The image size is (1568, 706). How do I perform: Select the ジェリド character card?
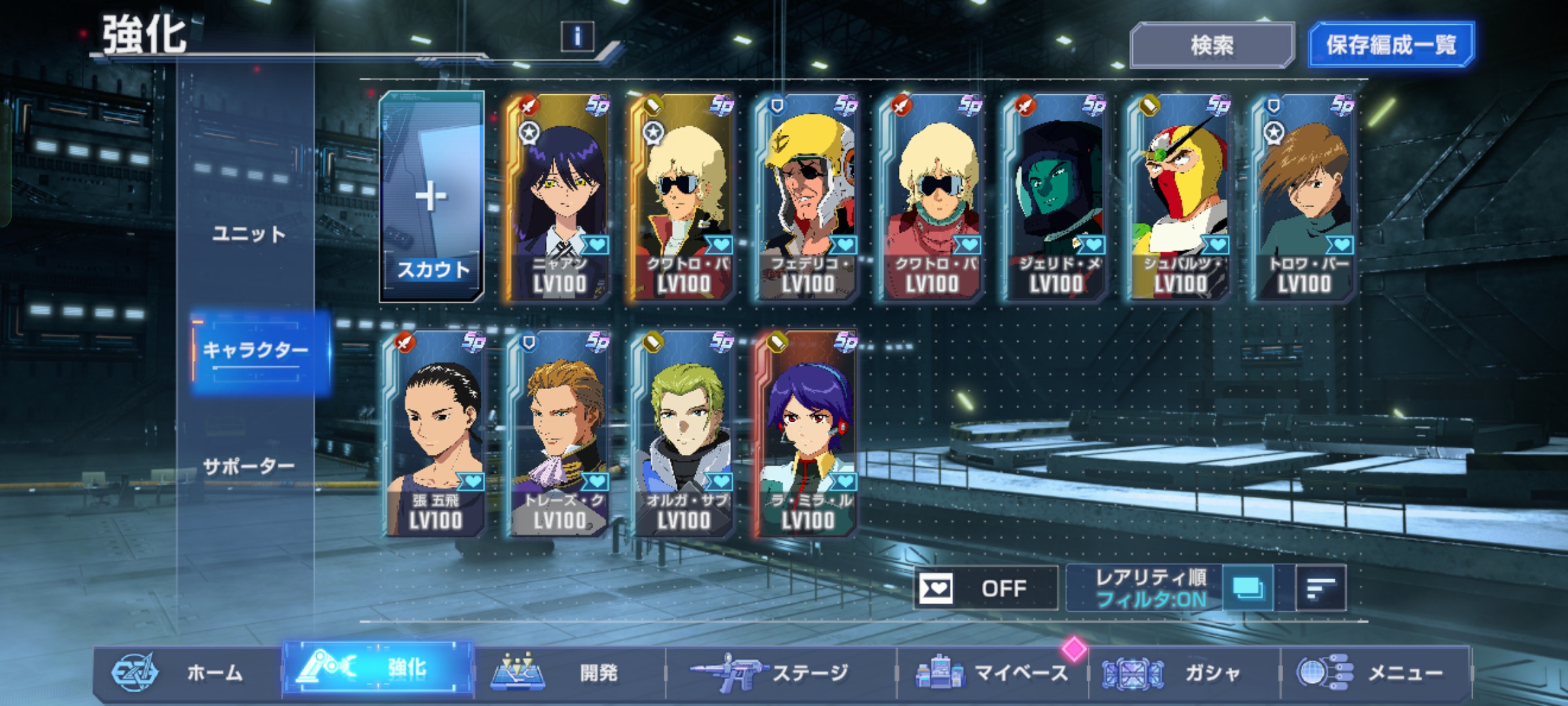tap(1055, 197)
